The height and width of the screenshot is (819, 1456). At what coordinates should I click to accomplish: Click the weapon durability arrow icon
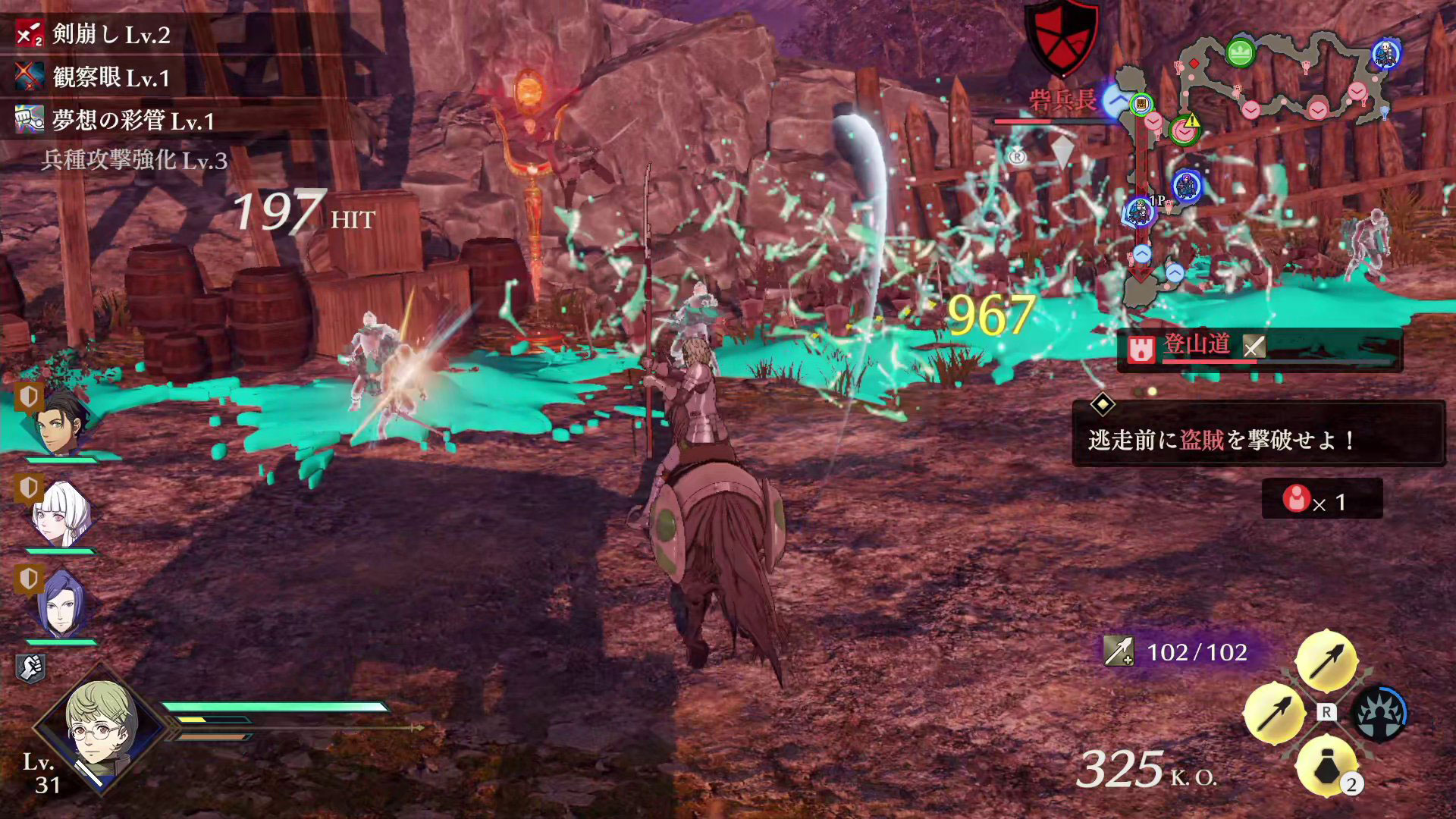coord(1118,651)
